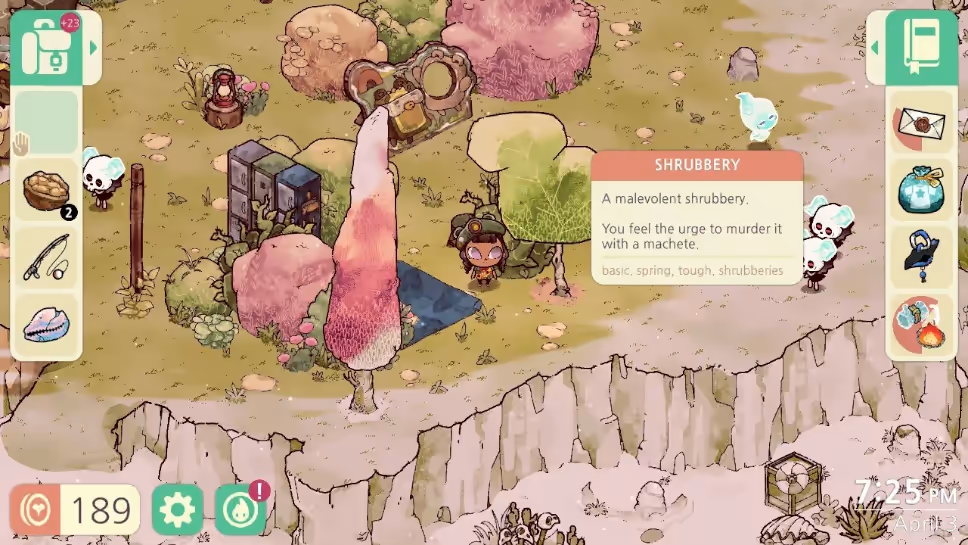Select the walnut item slot
This screenshot has height=545, width=968.
[47, 190]
